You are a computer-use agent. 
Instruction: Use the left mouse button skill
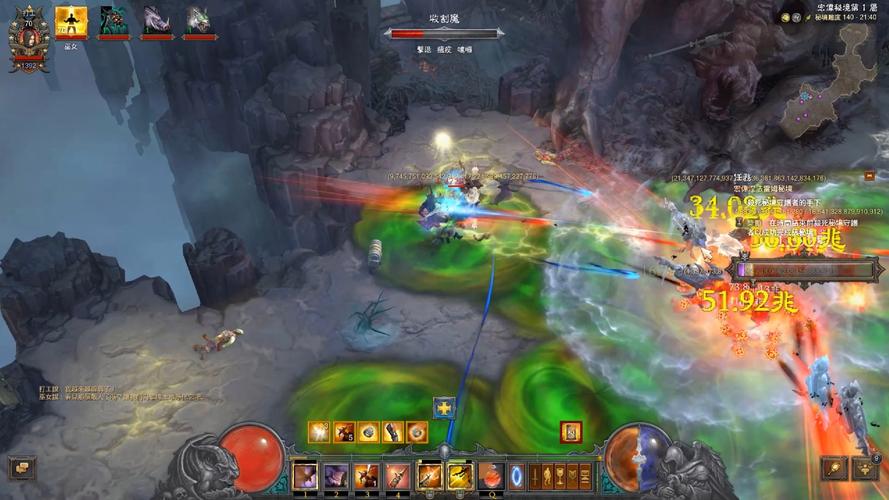[430, 475]
